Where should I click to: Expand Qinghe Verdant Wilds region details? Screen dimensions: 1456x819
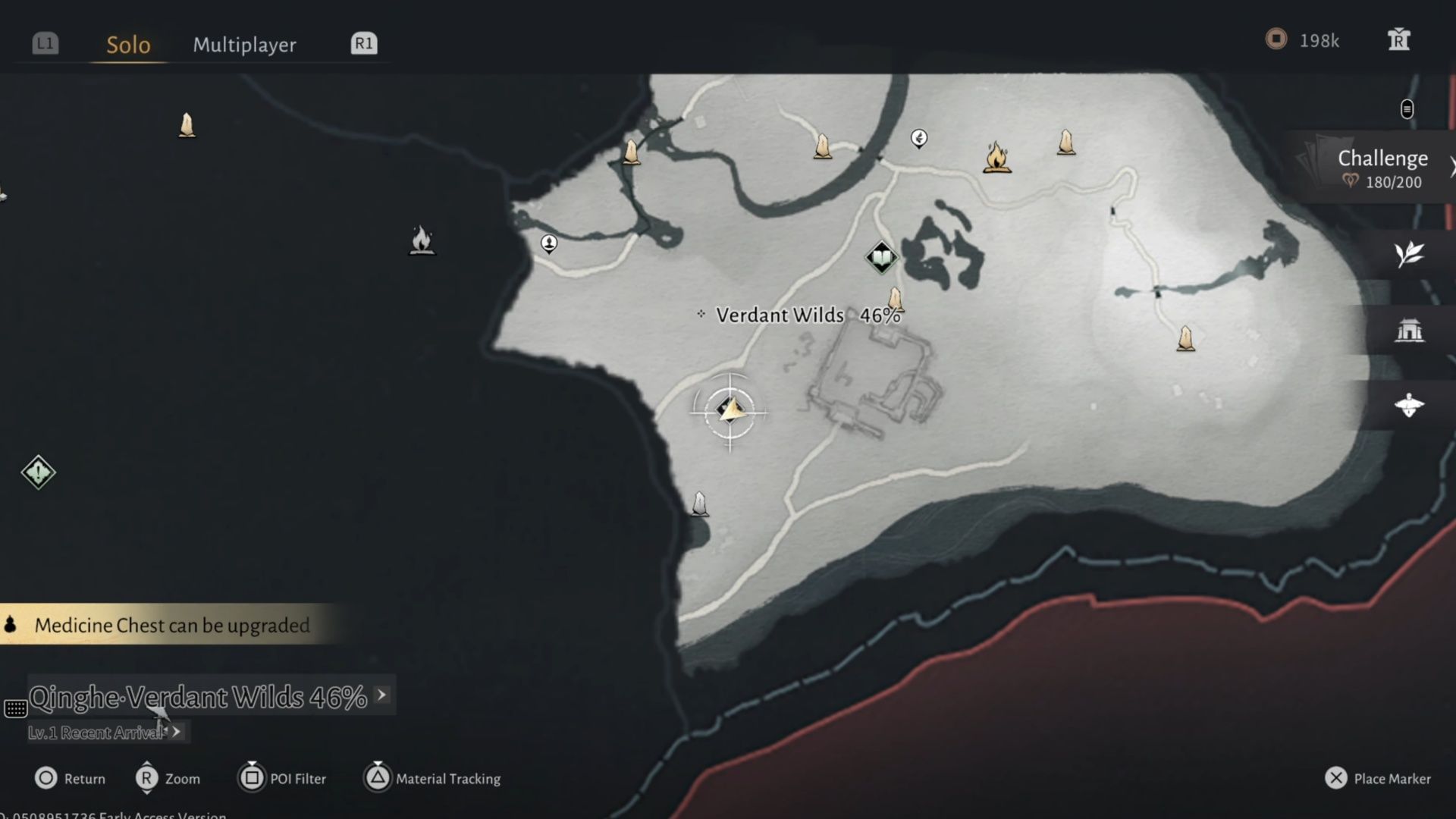pyautogui.click(x=382, y=695)
